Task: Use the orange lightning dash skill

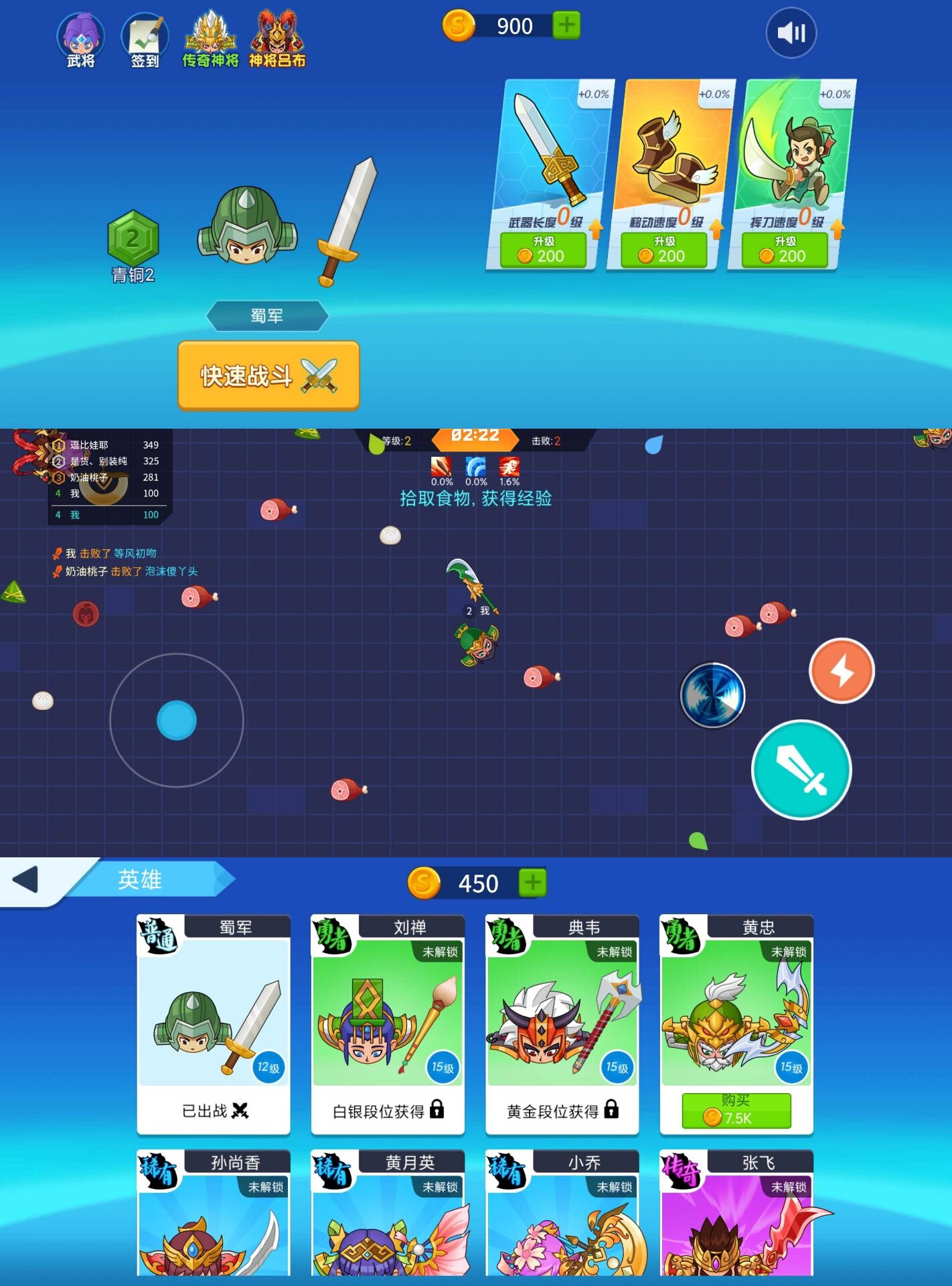Action: 842,670
